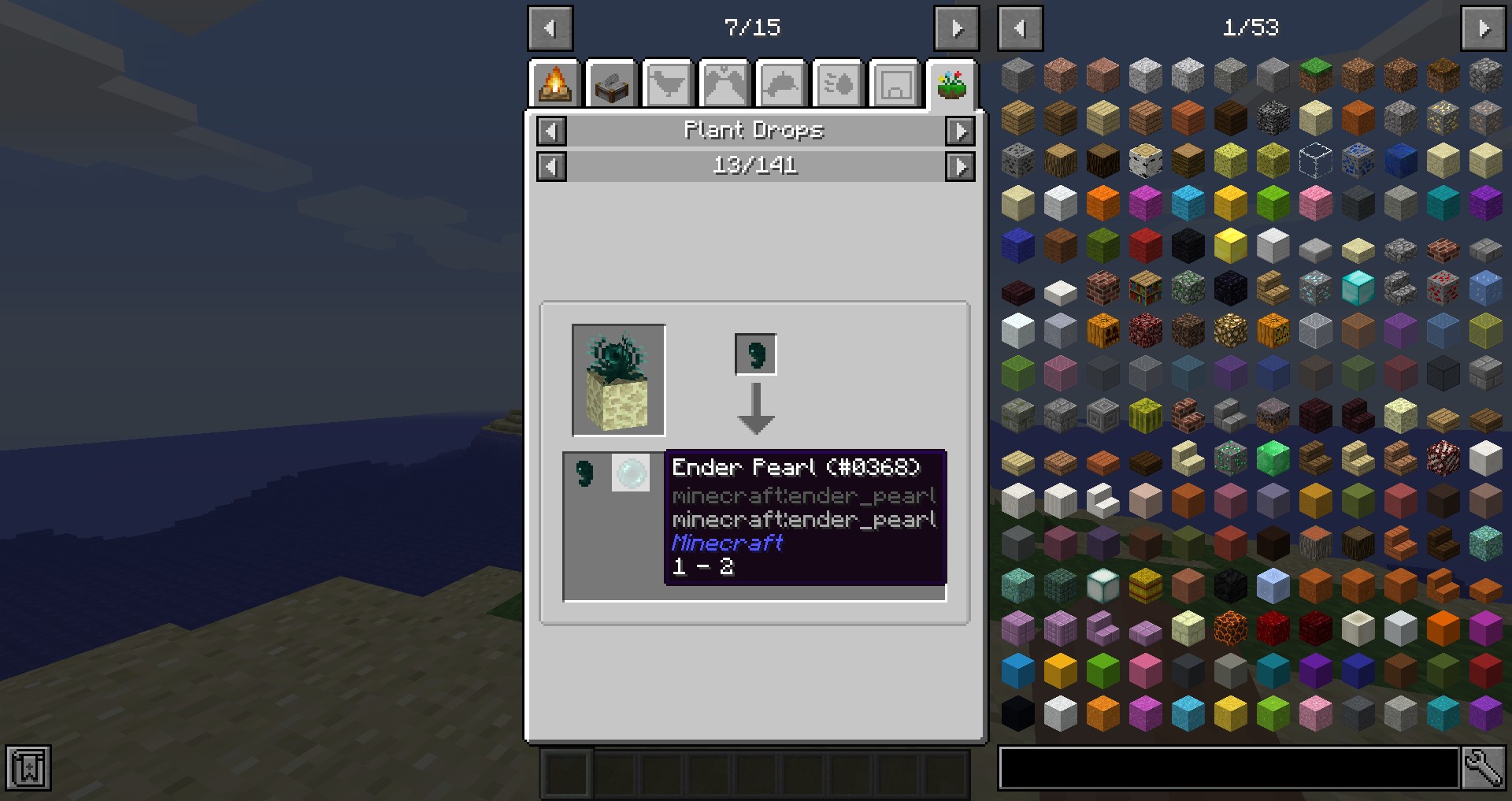Image resolution: width=1512 pixels, height=801 pixels.
Task: Pick the emerald block from item list
Action: point(1273,458)
